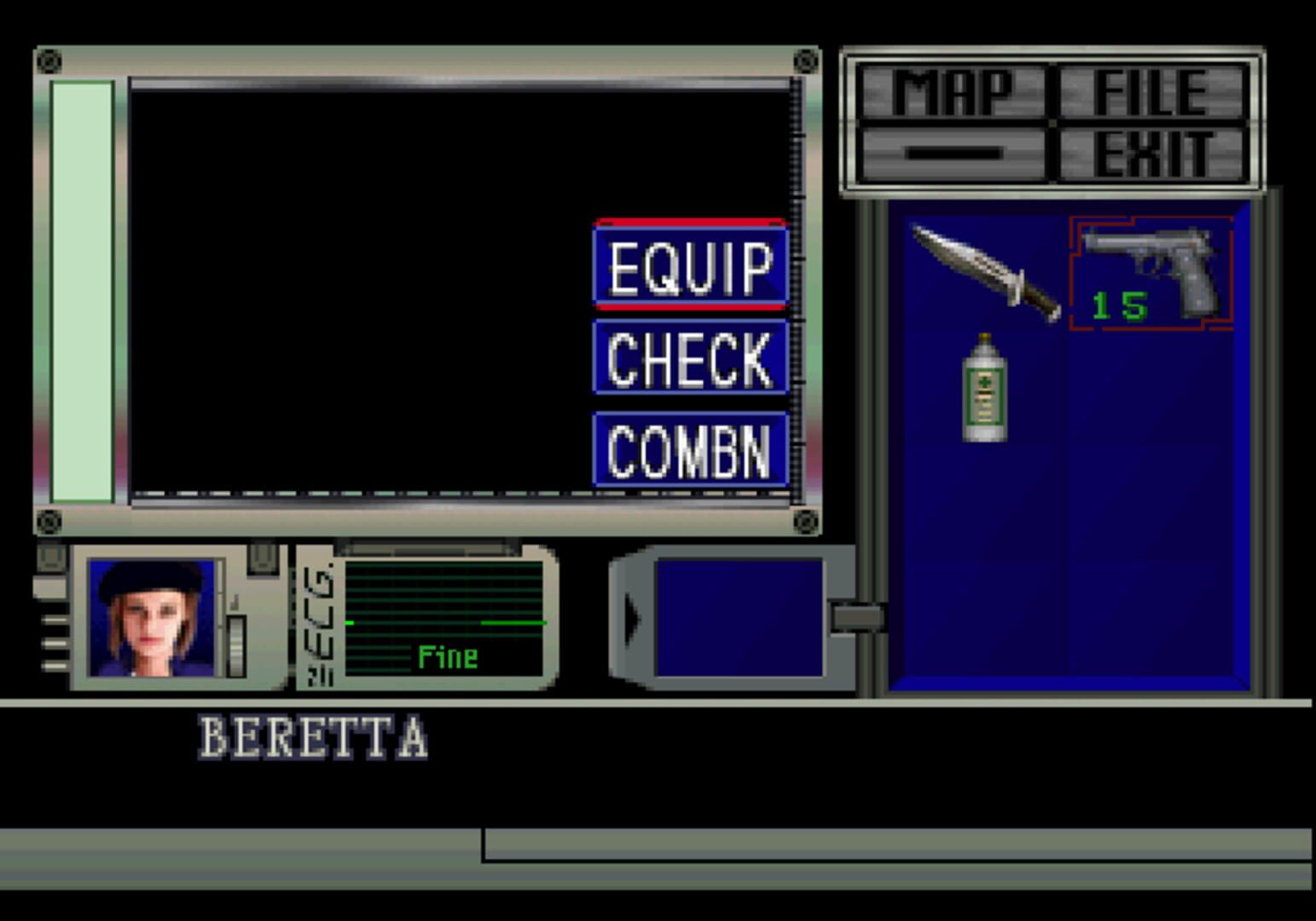Click the BERETTA item name label
1316x921 pixels.
pos(315,734)
